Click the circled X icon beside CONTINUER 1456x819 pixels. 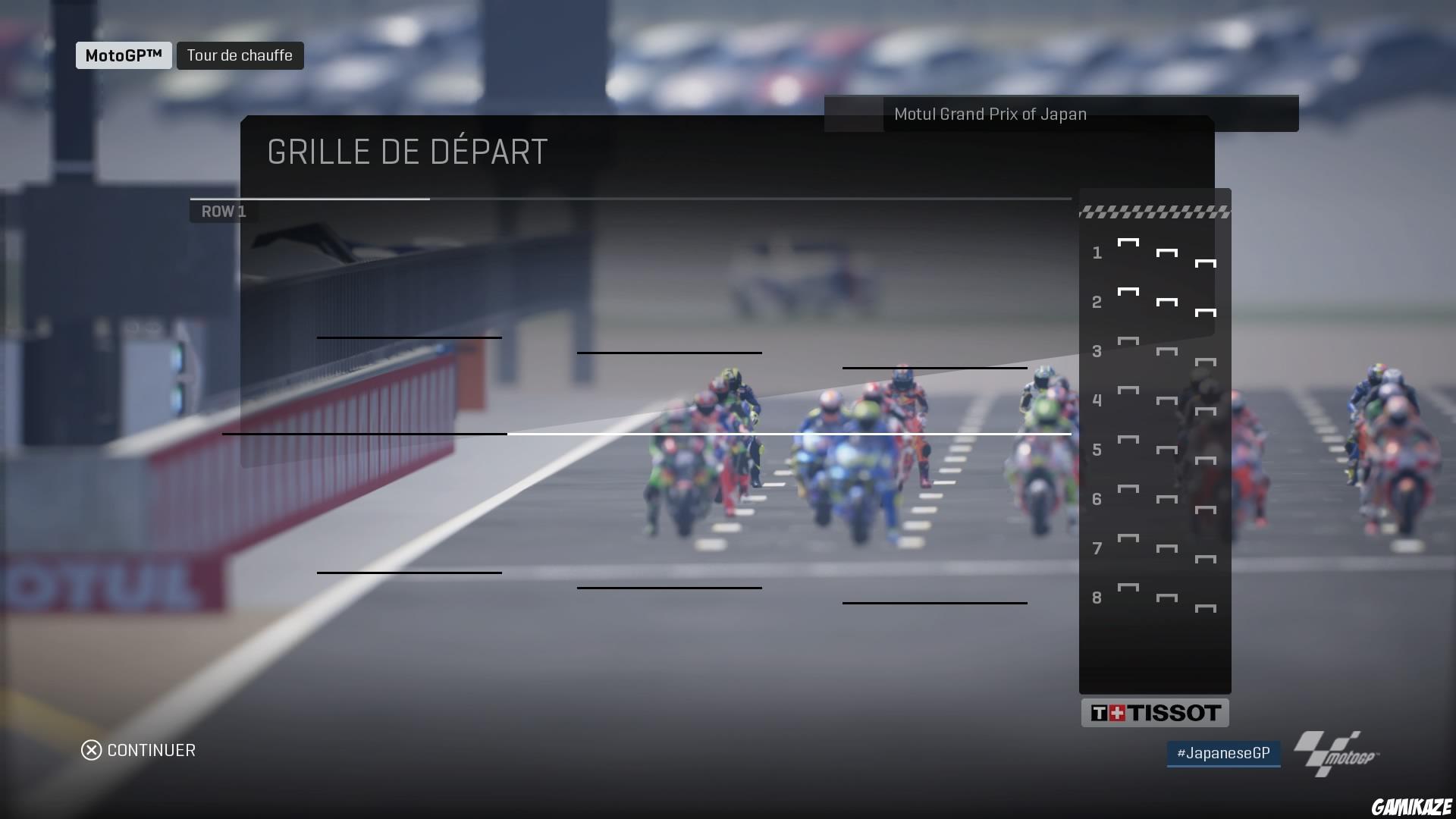[x=90, y=750]
